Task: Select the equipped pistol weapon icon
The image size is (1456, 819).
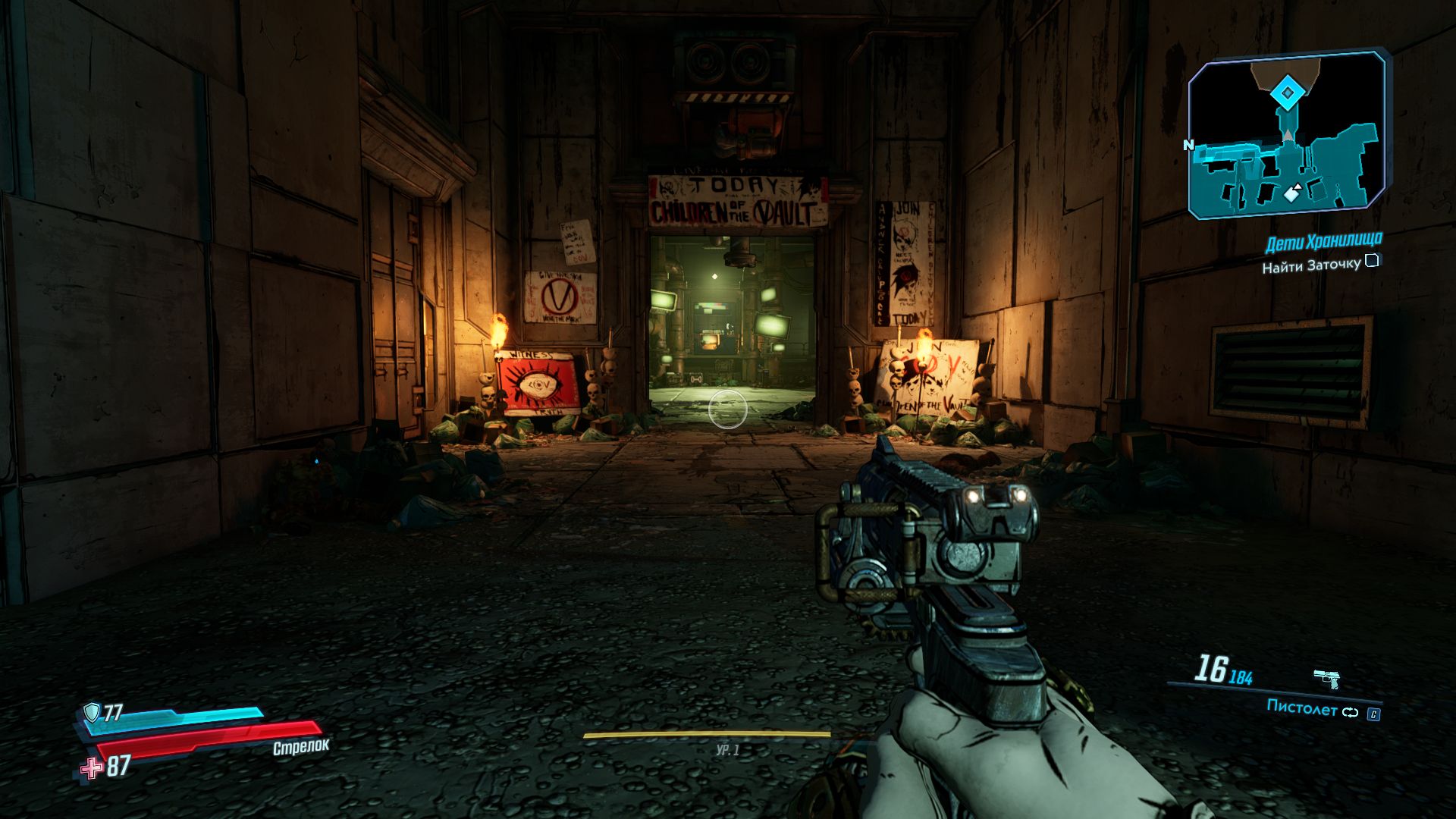Action: pyautogui.click(x=1326, y=677)
